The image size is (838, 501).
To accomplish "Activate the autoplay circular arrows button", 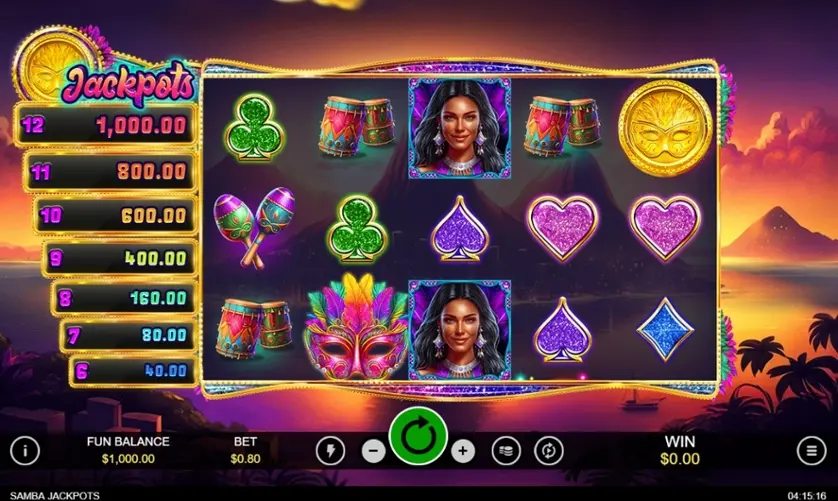I will pos(548,450).
